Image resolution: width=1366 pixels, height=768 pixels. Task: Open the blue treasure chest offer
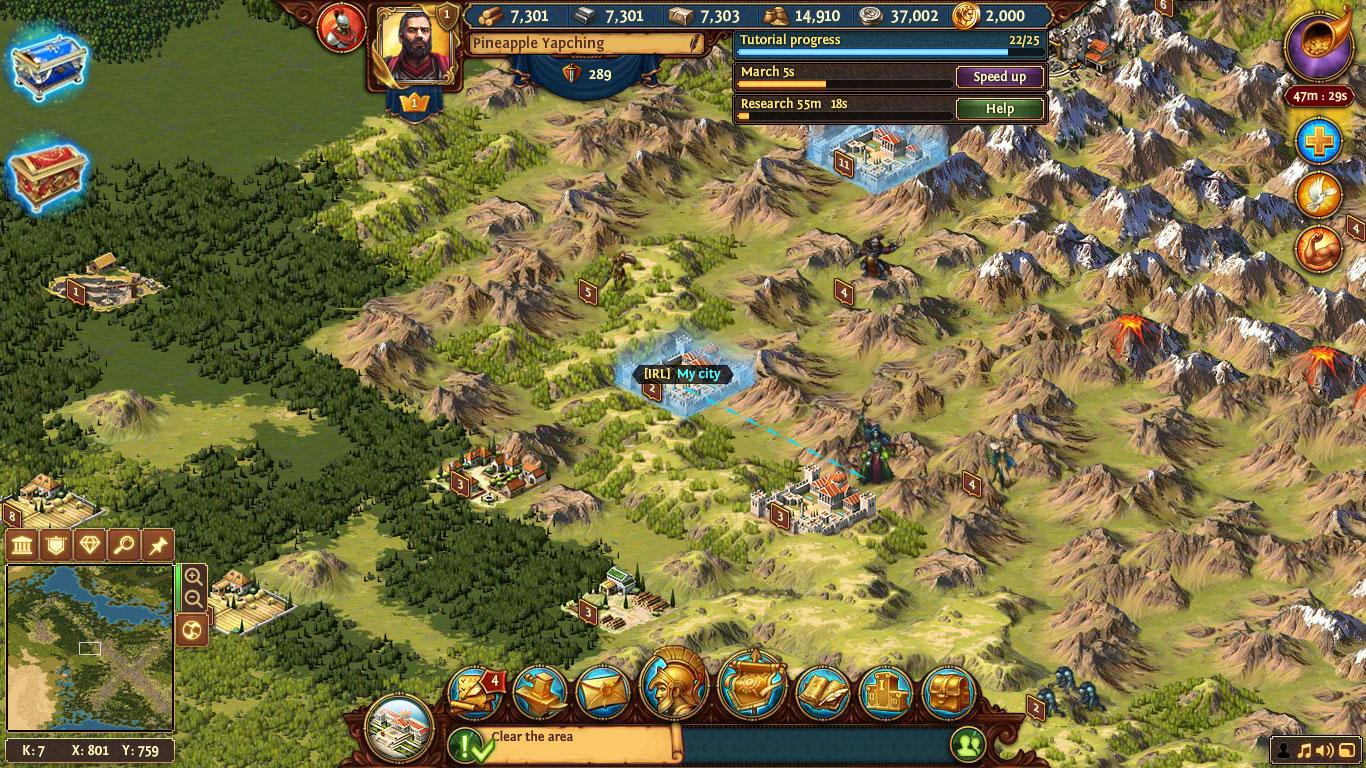point(49,66)
